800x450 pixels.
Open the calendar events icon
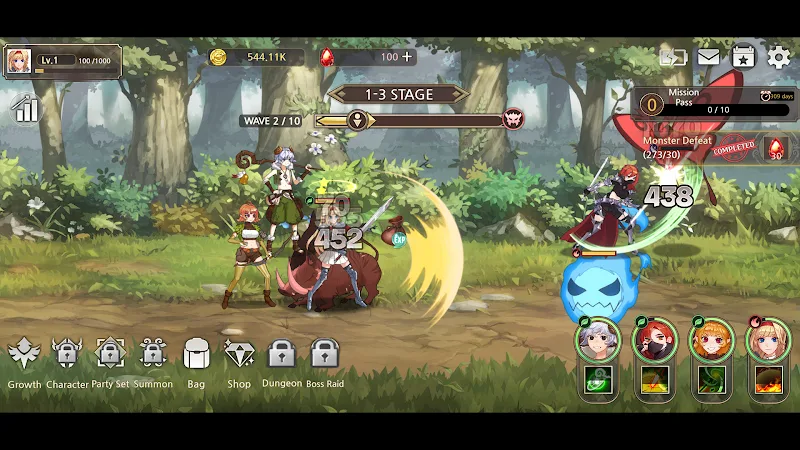click(x=743, y=57)
